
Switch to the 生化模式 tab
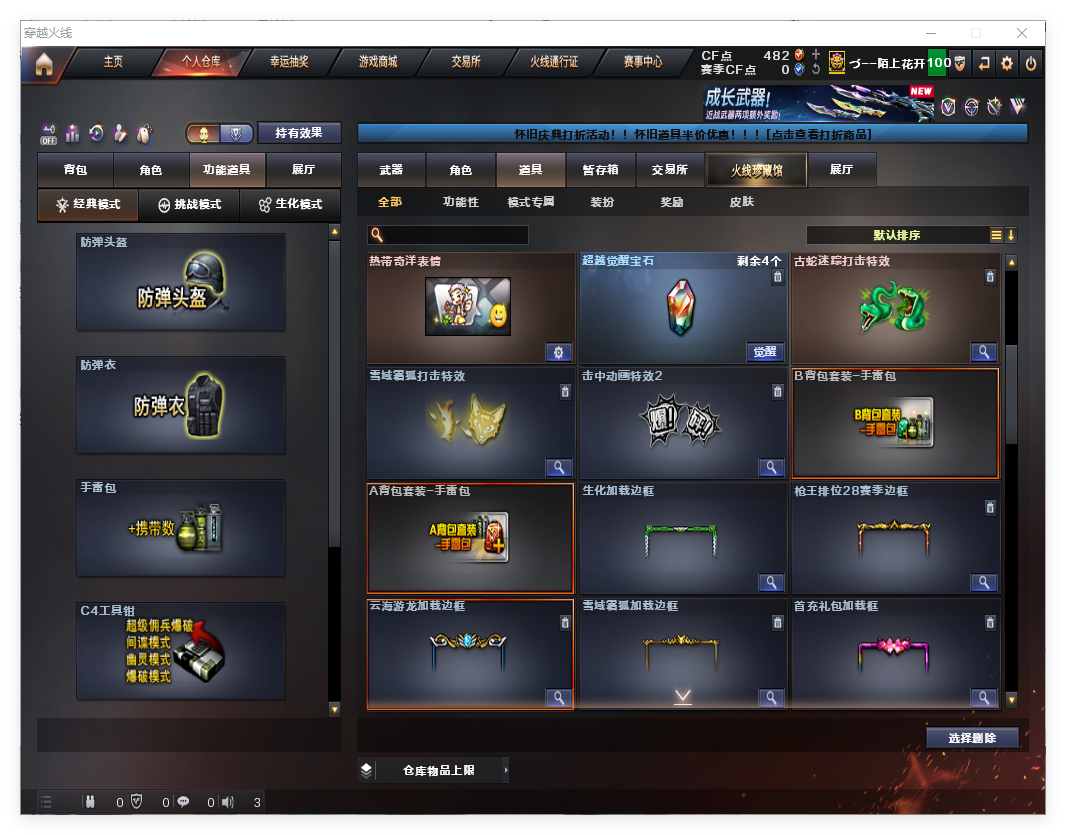point(290,204)
